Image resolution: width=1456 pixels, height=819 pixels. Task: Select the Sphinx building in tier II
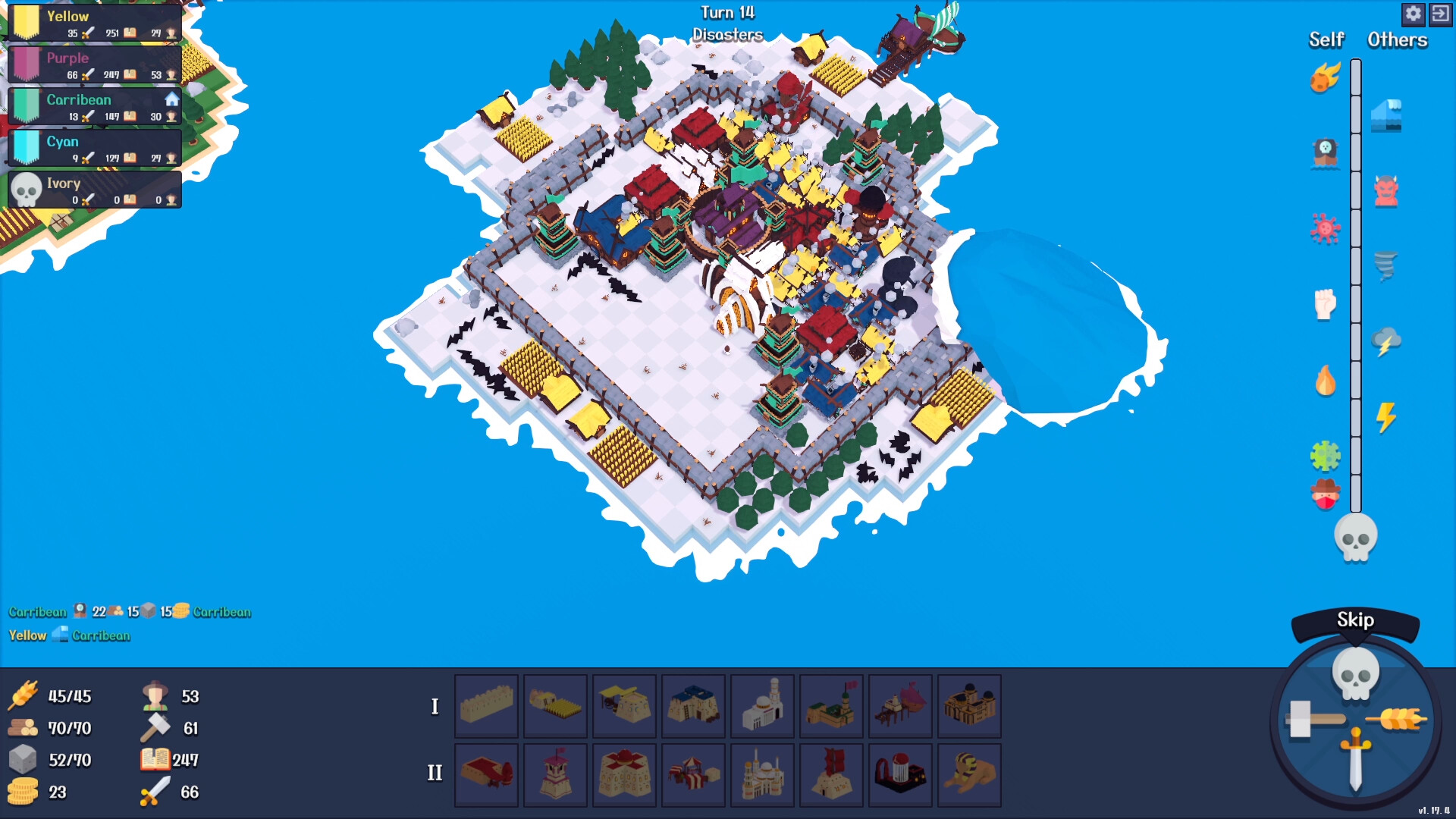(969, 775)
